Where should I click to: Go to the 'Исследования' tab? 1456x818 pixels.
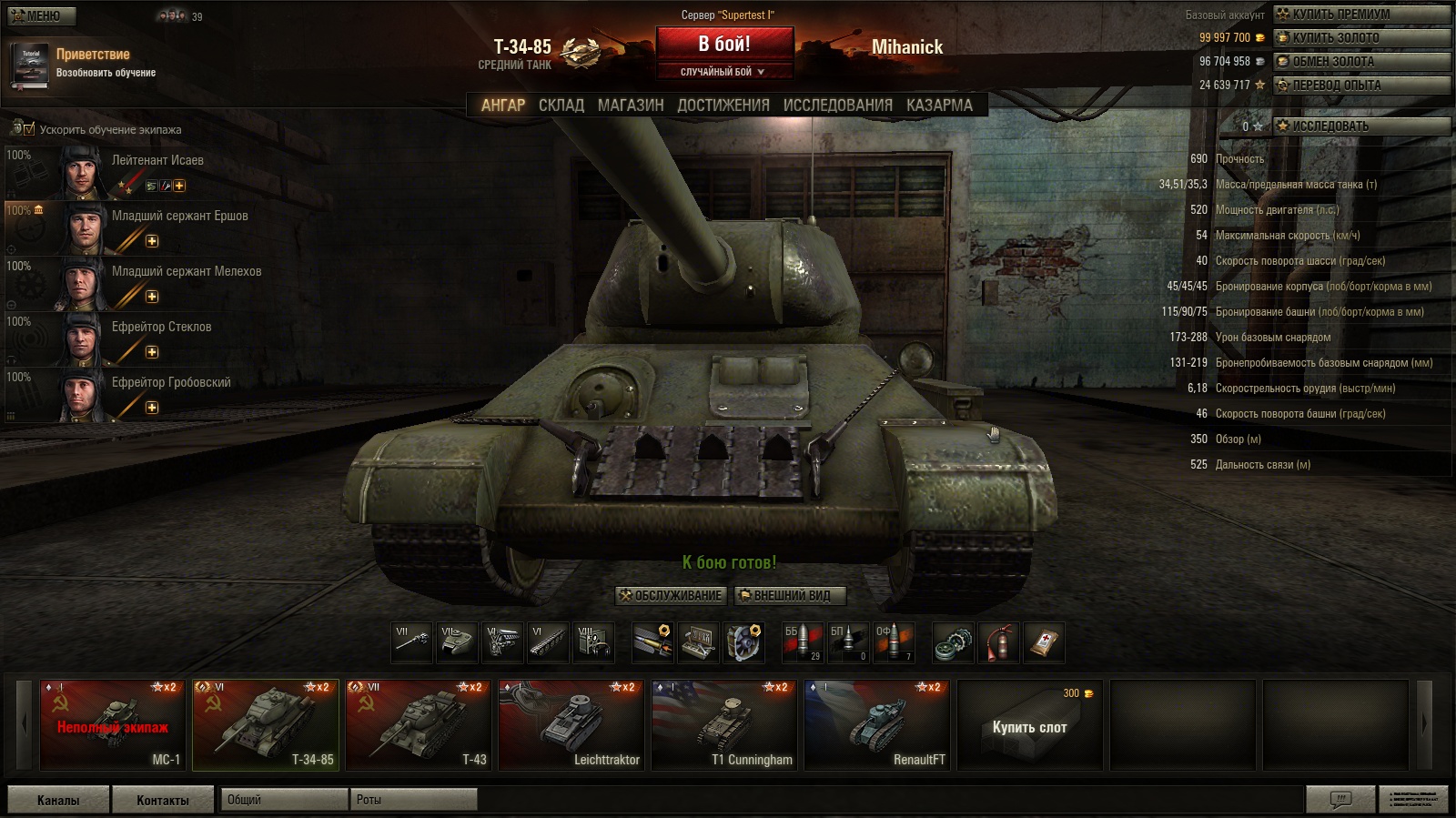pyautogui.click(x=837, y=106)
